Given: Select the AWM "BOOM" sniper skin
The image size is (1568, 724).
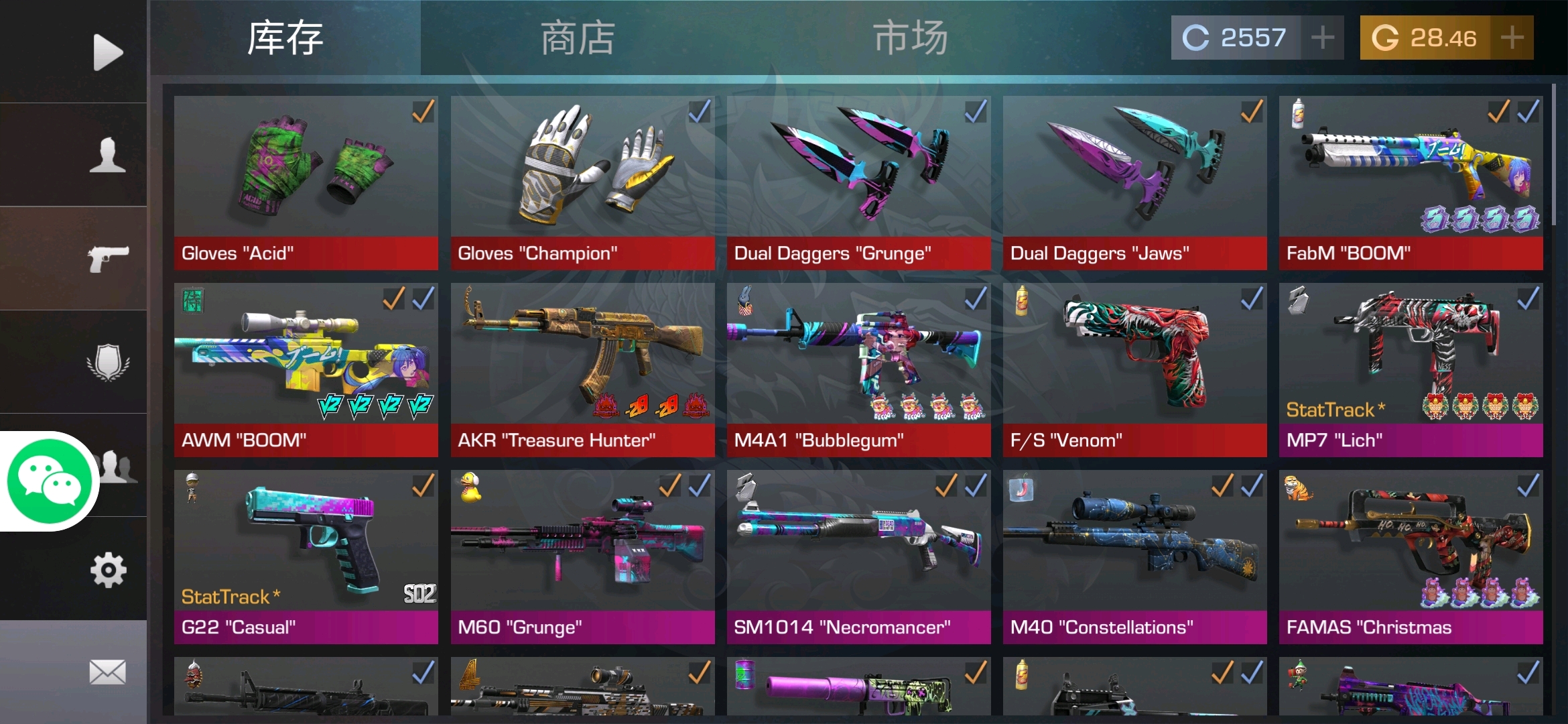Looking at the screenshot, I should pos(306,369).
